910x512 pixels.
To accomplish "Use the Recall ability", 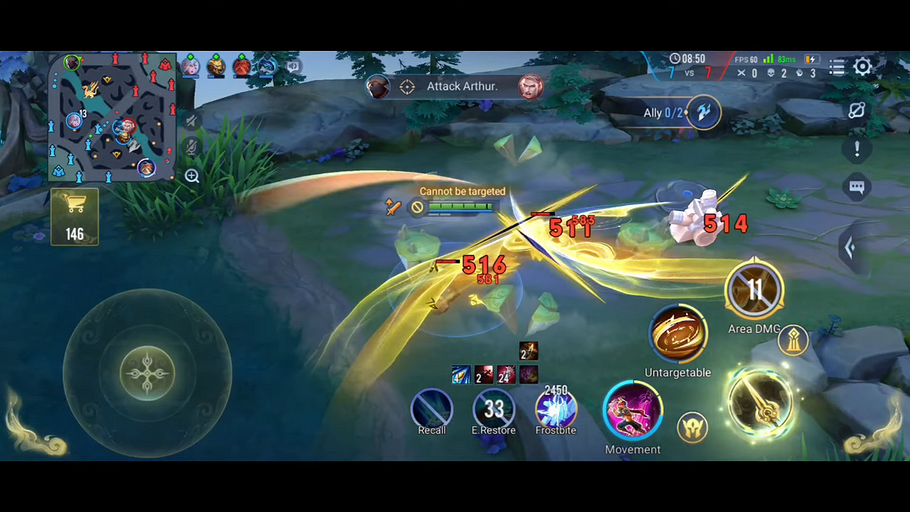I will 432,409.
